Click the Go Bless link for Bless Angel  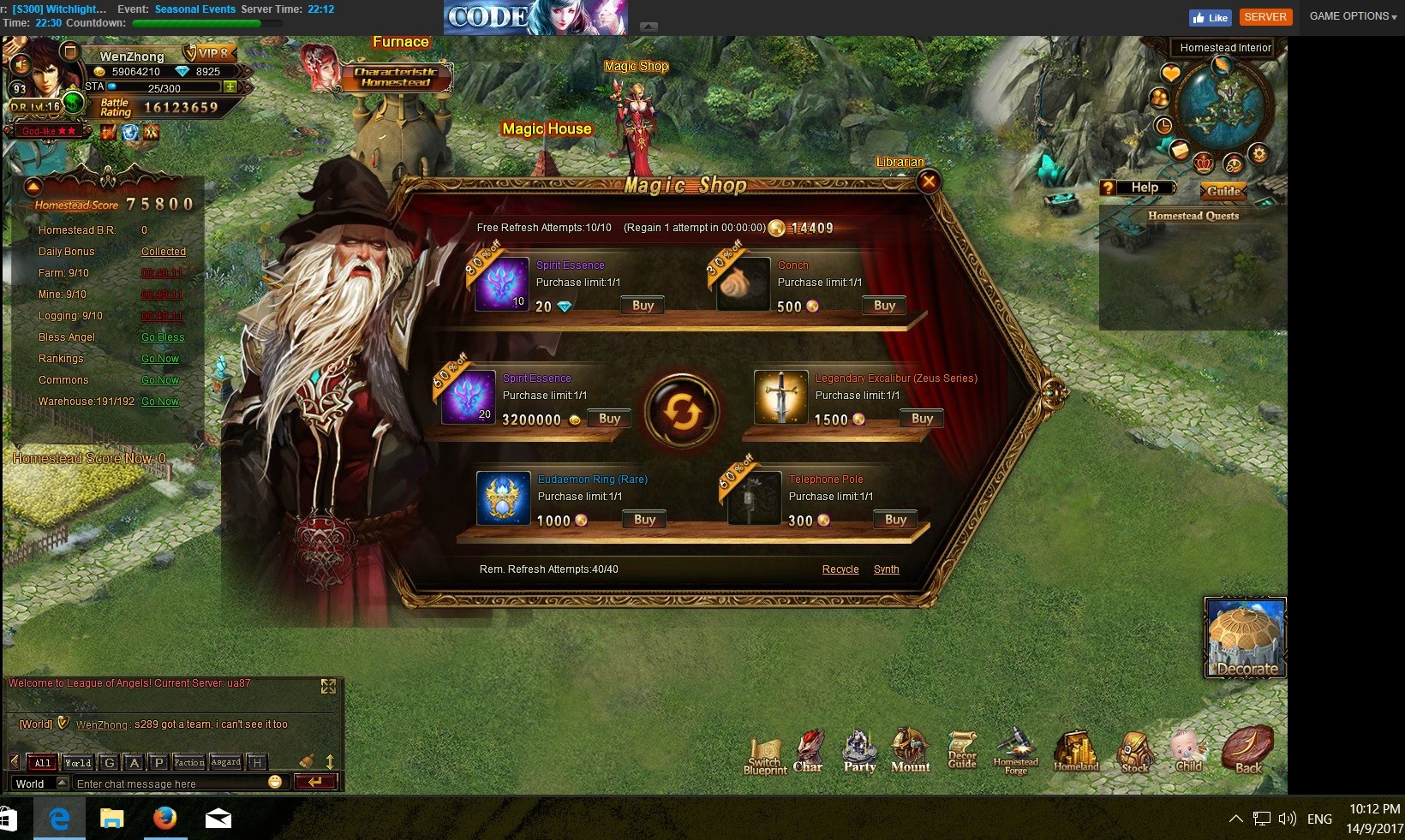pos(163,337)
